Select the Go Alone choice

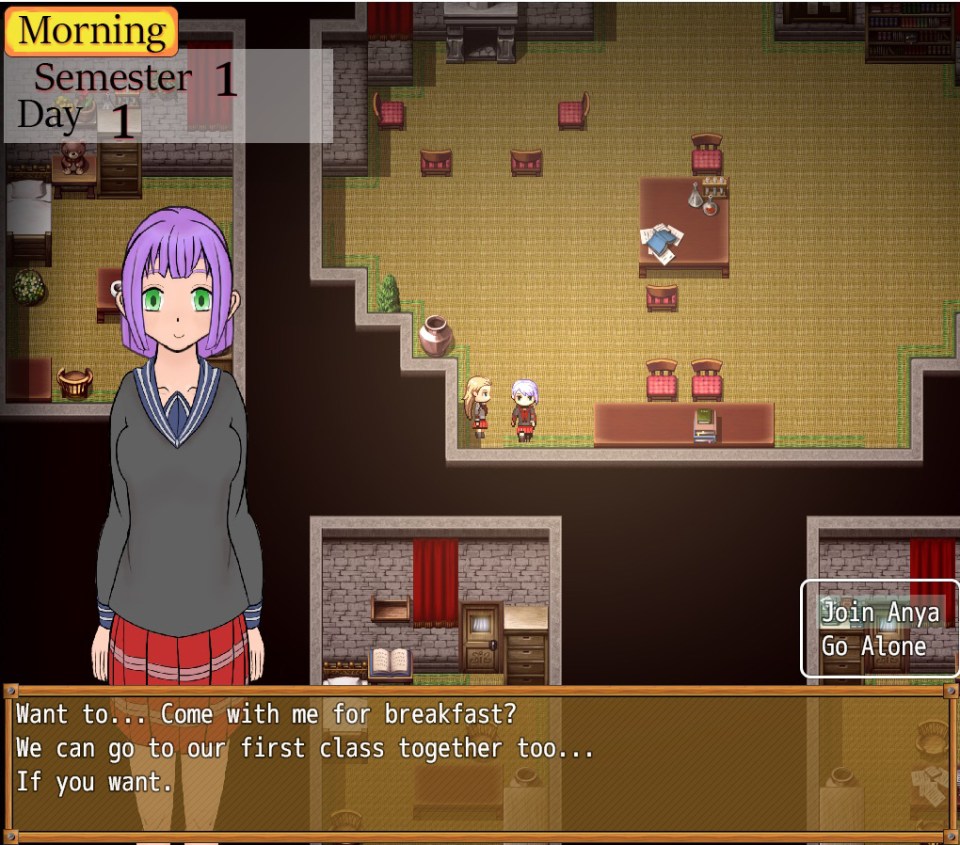(x=874, y=646)
